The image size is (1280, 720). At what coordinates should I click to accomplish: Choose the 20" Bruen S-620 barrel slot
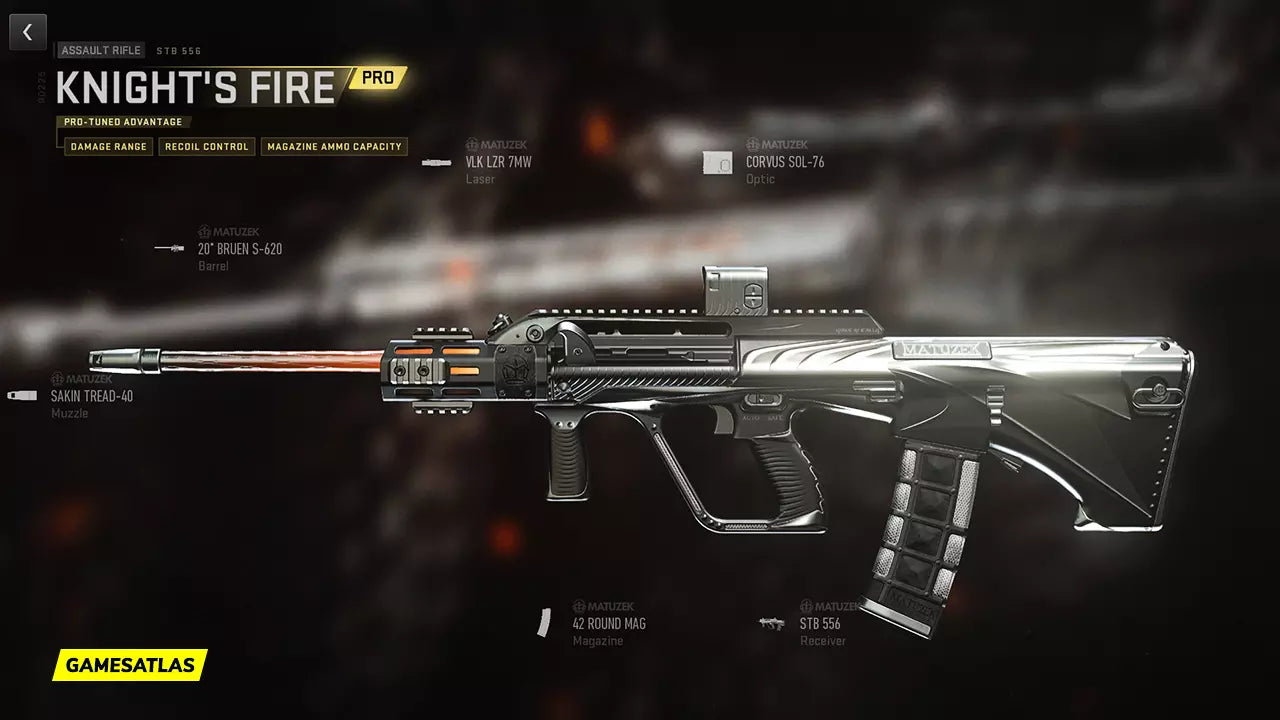[239, 249]
